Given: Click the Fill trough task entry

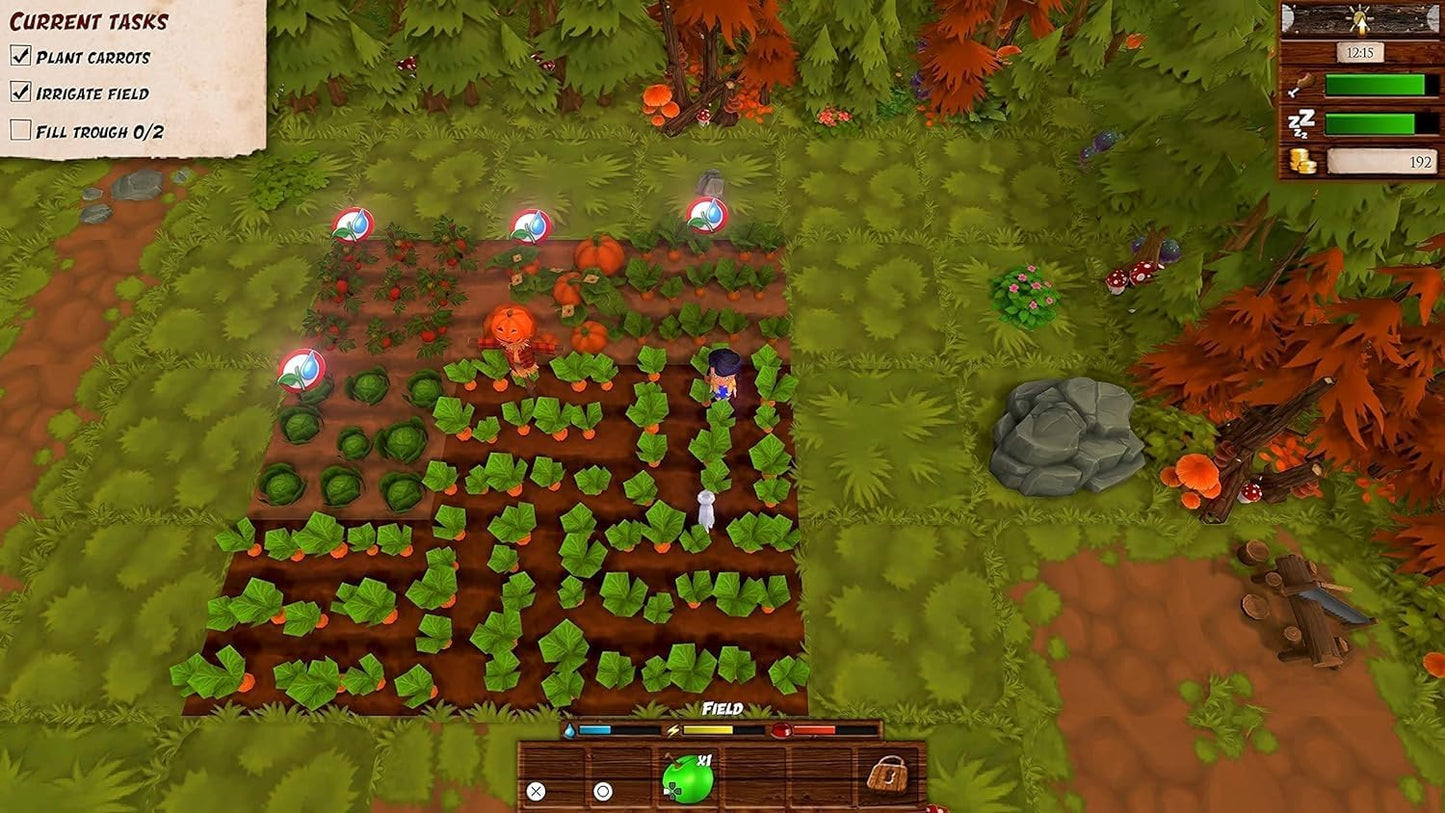Looking at the screenshot, I should pyautogui.click(x=99, y=131).
